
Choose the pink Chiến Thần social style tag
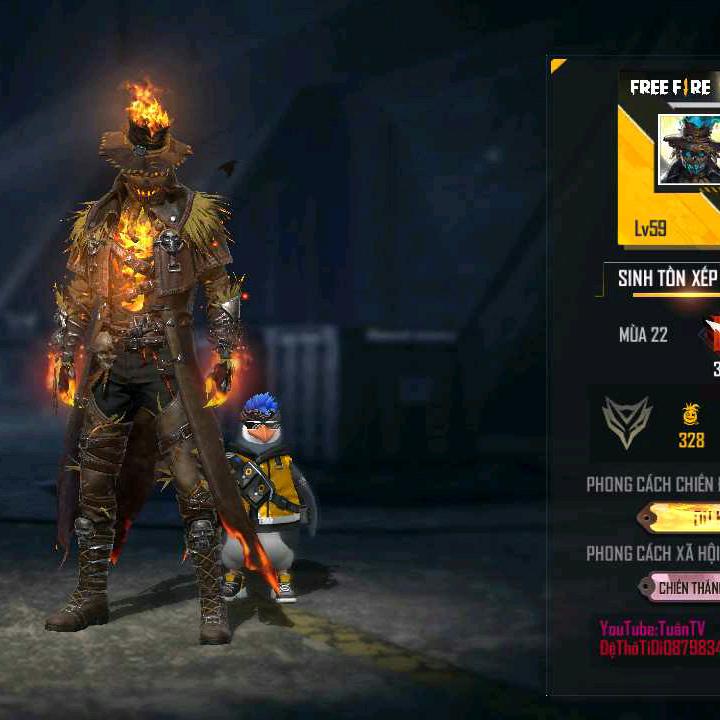[682, 587]
